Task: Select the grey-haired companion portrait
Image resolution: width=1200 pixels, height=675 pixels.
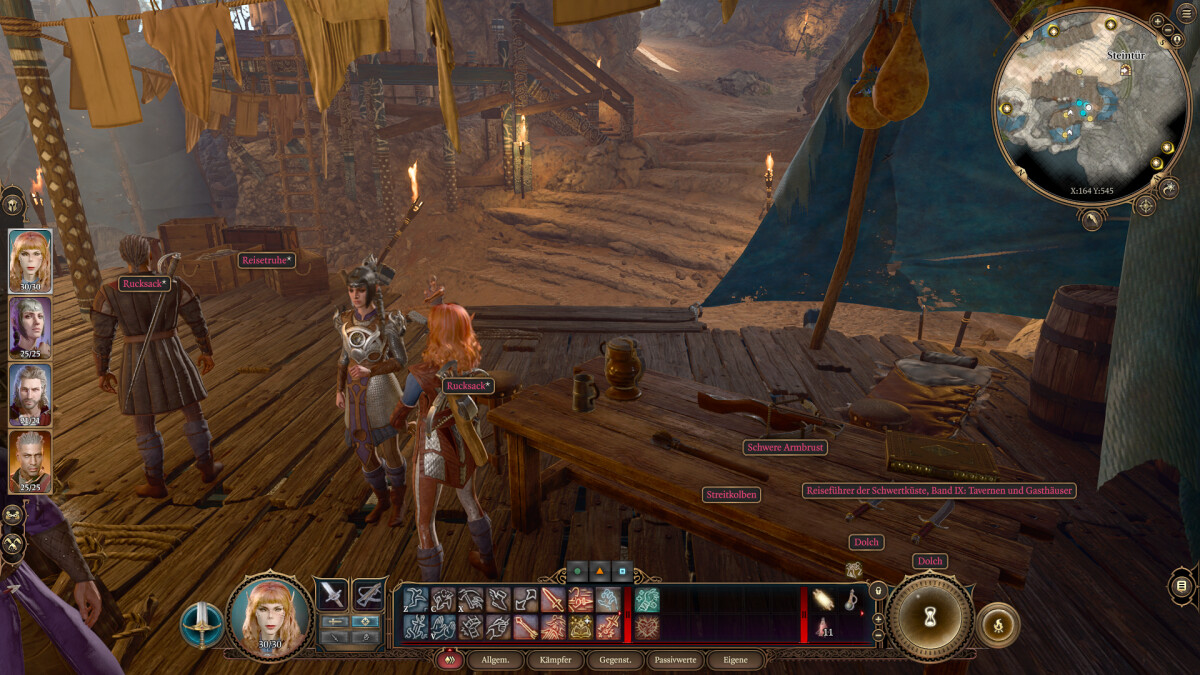Action: click(x=30, y=461)
